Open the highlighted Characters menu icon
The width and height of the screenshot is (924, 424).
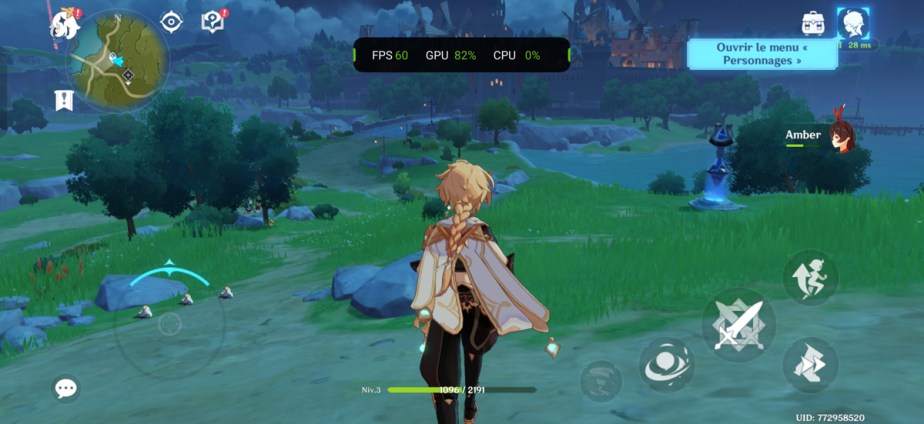click(853, 23)
